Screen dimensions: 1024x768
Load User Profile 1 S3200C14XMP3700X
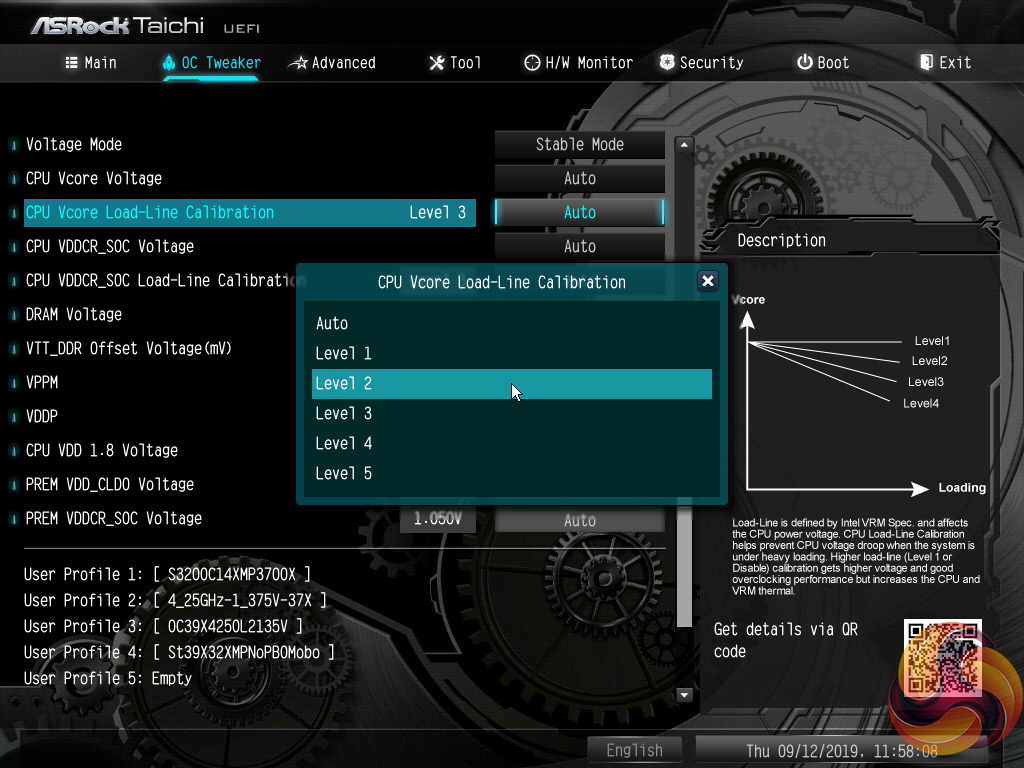(x=167, y=575)
